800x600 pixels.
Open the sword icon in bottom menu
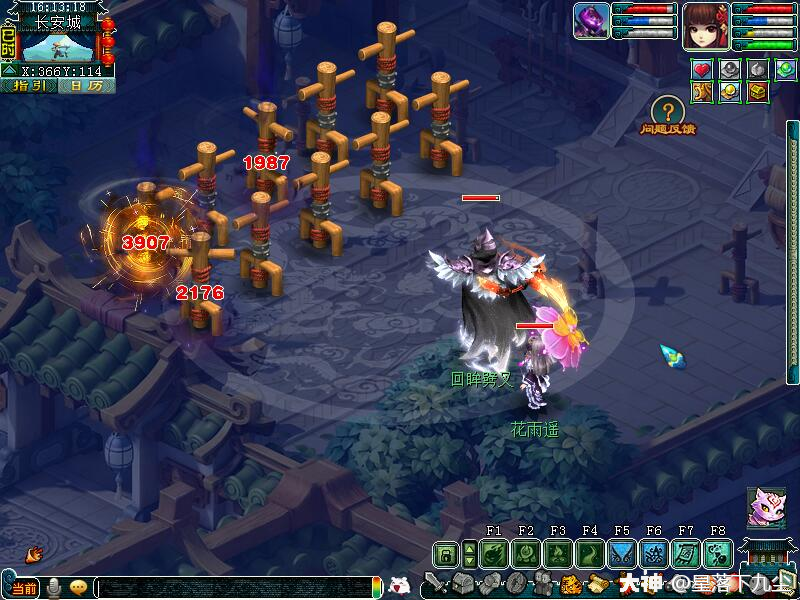[435, 583]
